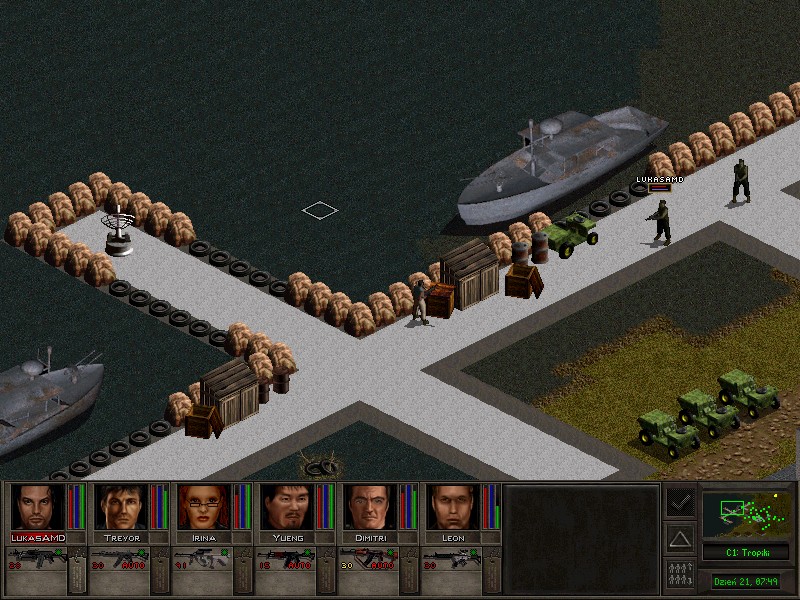Choose Irina's portrait
Viewport: 800px width, 600px height.
coord(203,507)
